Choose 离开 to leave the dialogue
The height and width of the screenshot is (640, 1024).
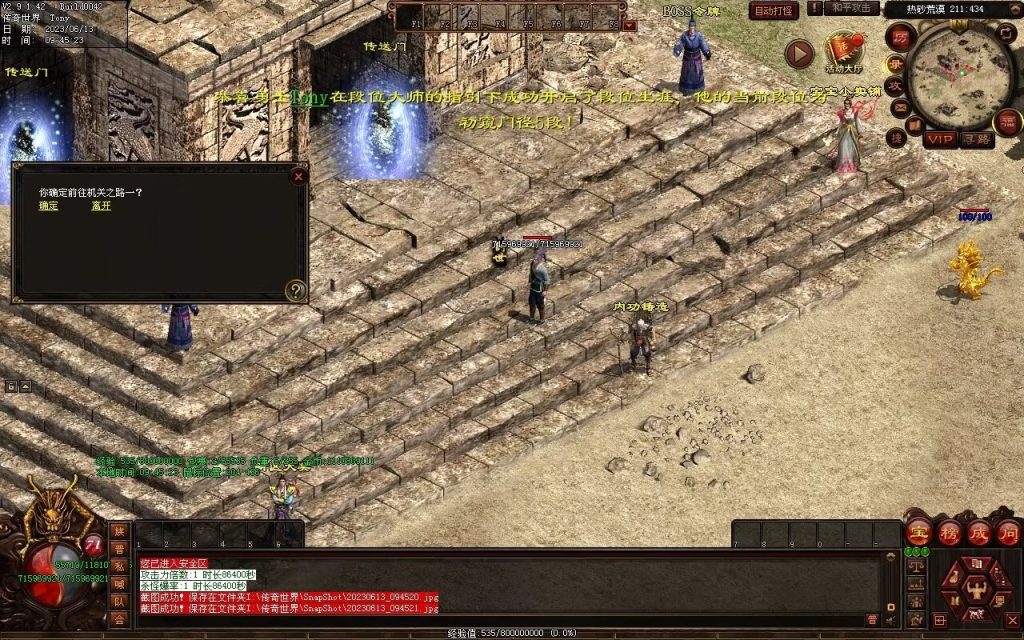coord(101,206)
